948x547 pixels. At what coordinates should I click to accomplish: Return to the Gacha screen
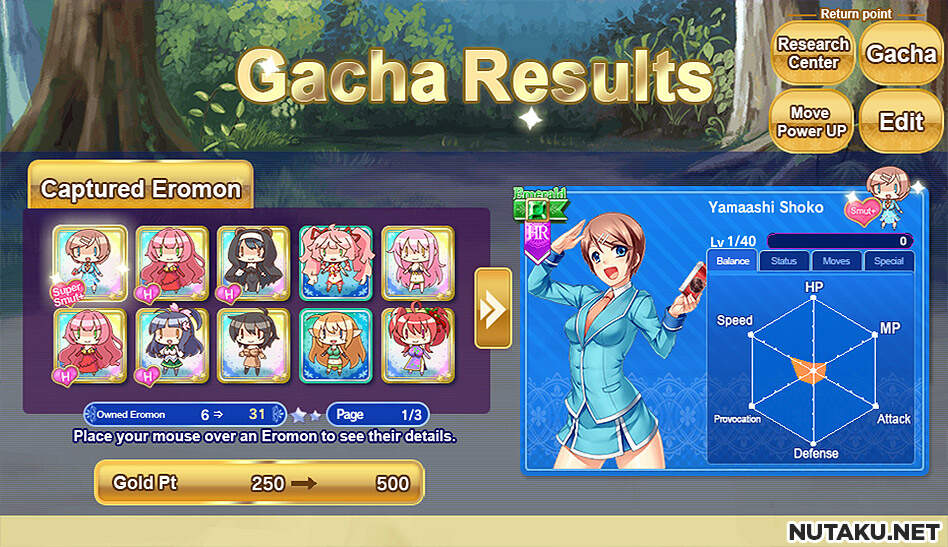click(x=900, y=54)
